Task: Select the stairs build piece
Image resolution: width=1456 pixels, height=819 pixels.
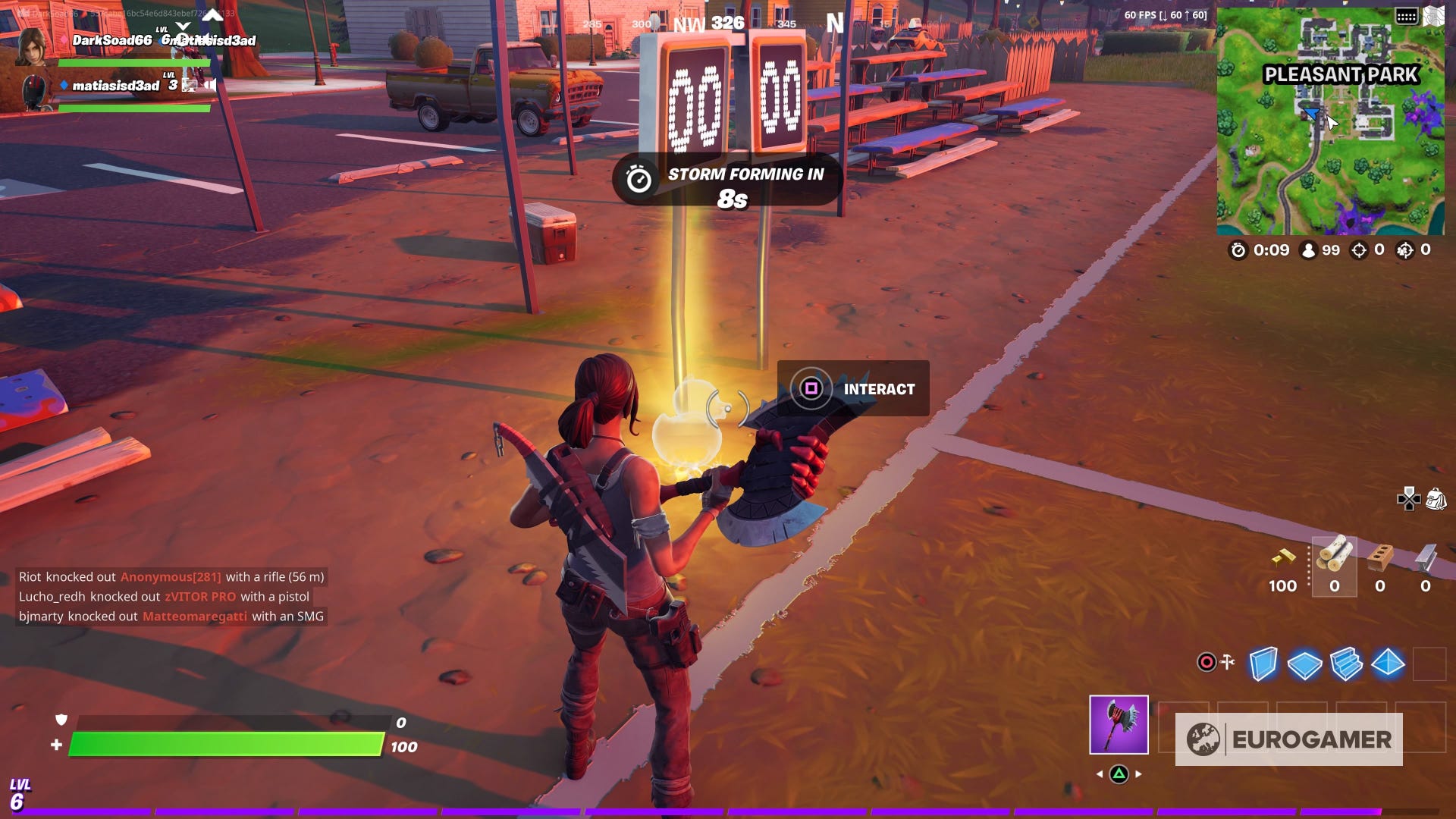Action: pos(1346,664)
